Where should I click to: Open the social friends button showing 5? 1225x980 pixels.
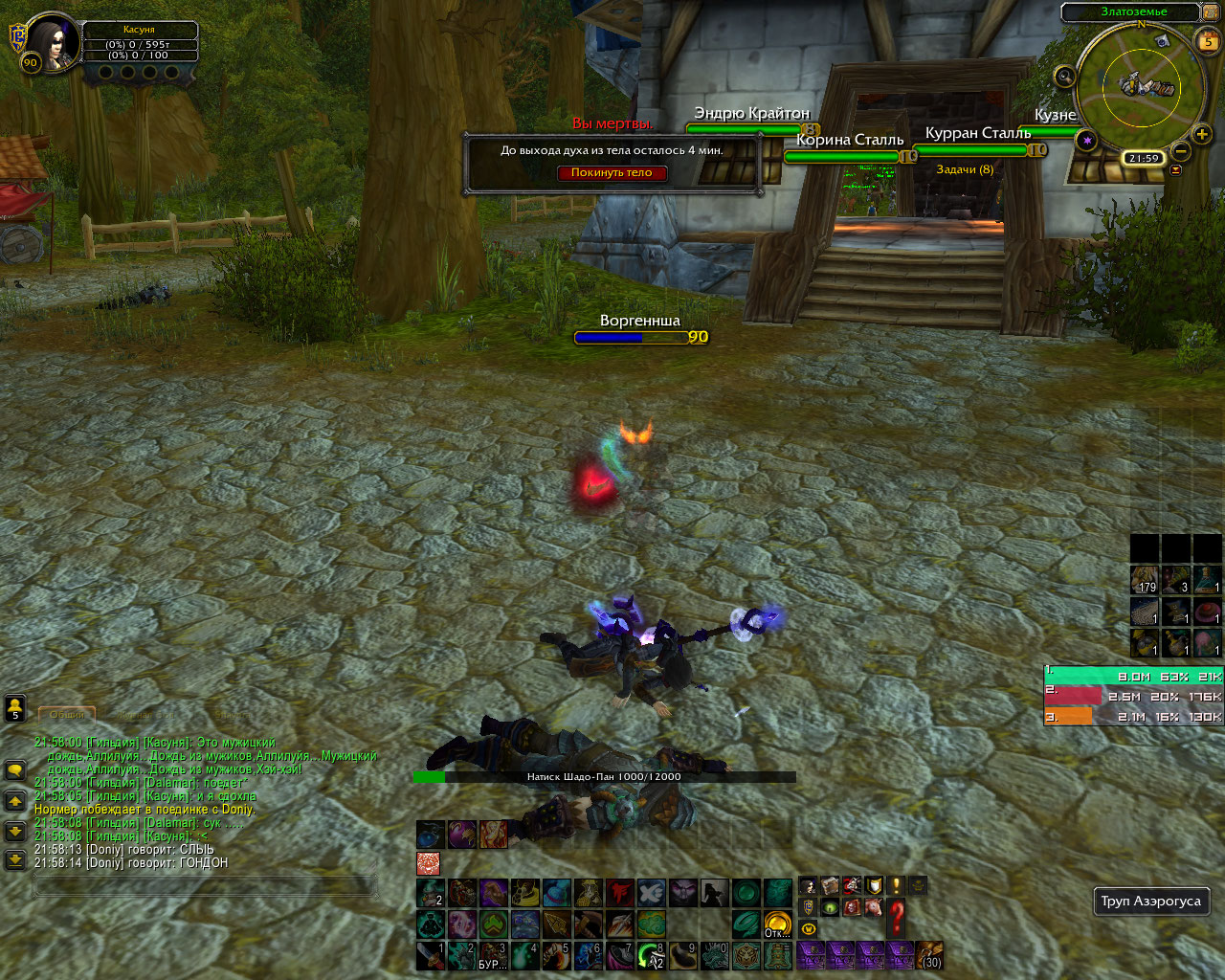coord(15,708)
